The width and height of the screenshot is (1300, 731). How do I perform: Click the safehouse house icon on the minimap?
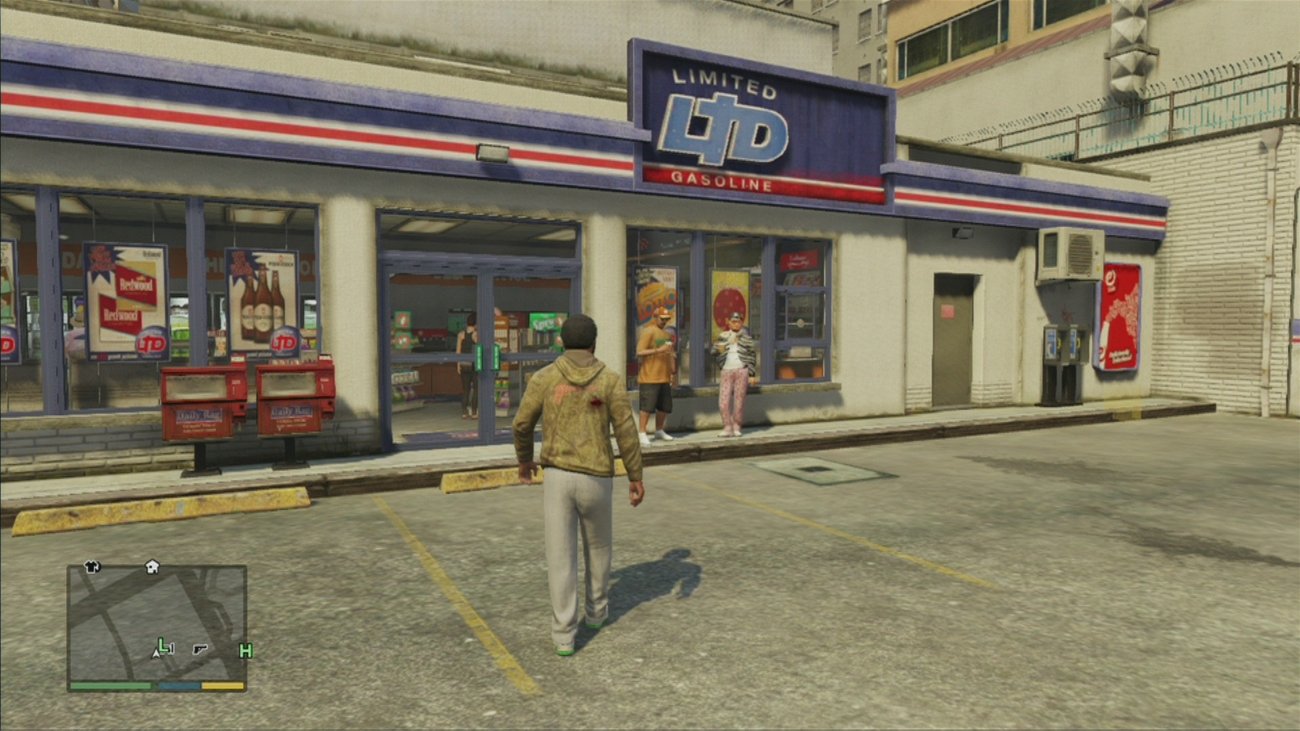point(151,567)
